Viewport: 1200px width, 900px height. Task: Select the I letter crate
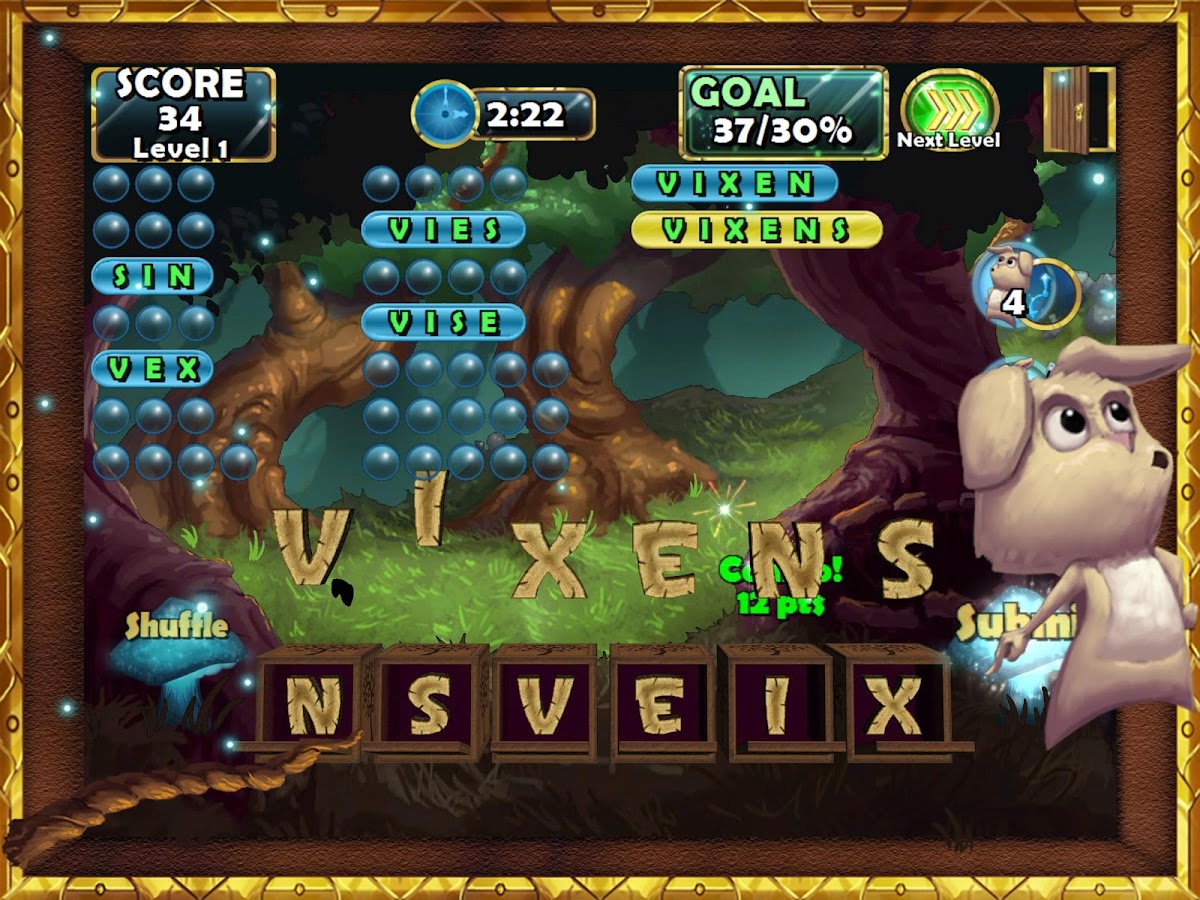[x=777, y=703]
